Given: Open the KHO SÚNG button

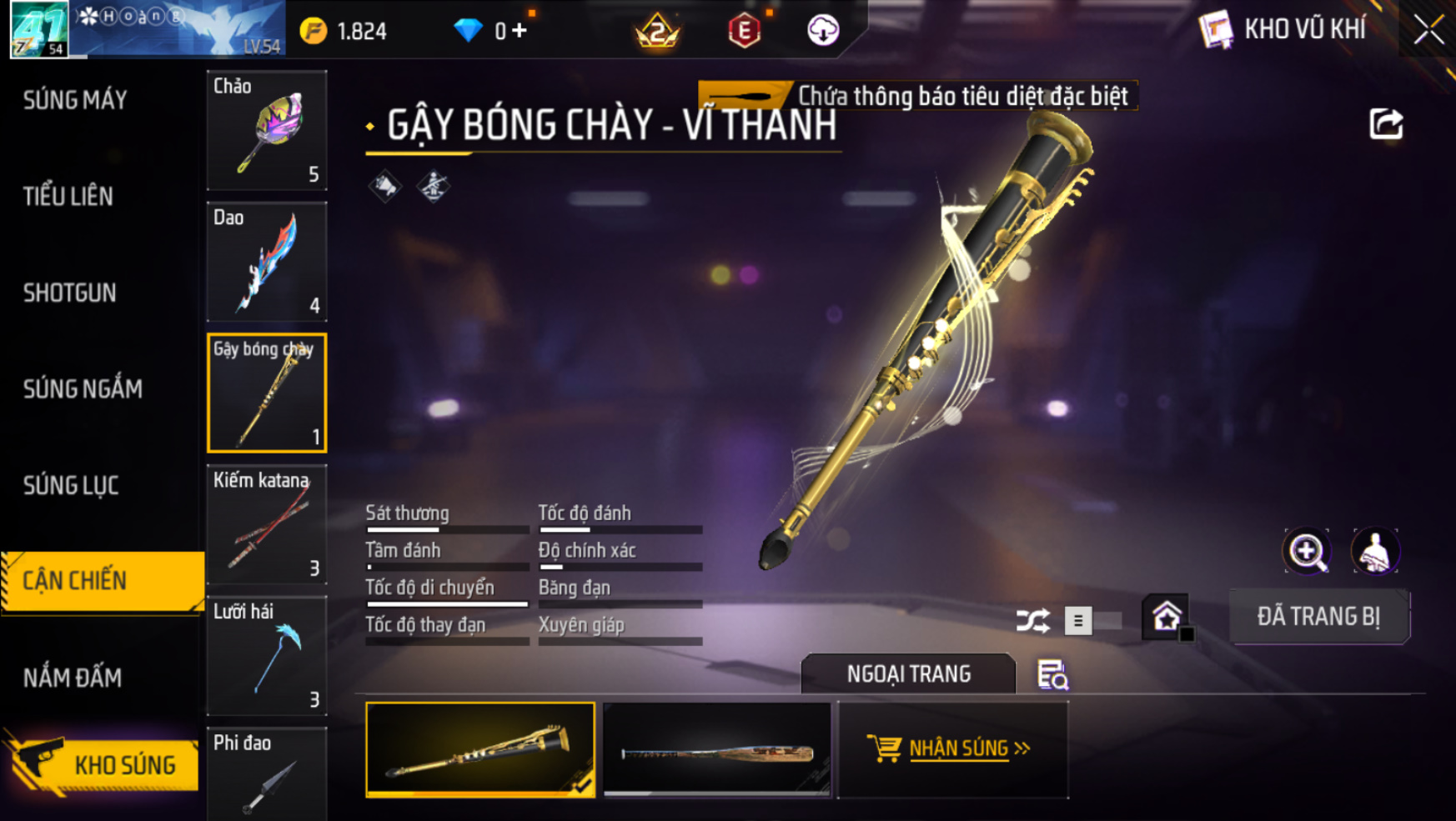Looking at the screenshot, I should [x=104, y=764].
